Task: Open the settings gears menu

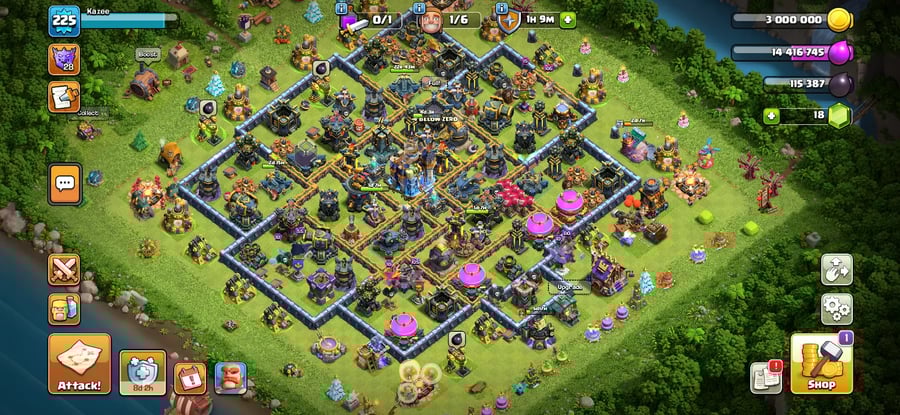Action: (837, 307)
